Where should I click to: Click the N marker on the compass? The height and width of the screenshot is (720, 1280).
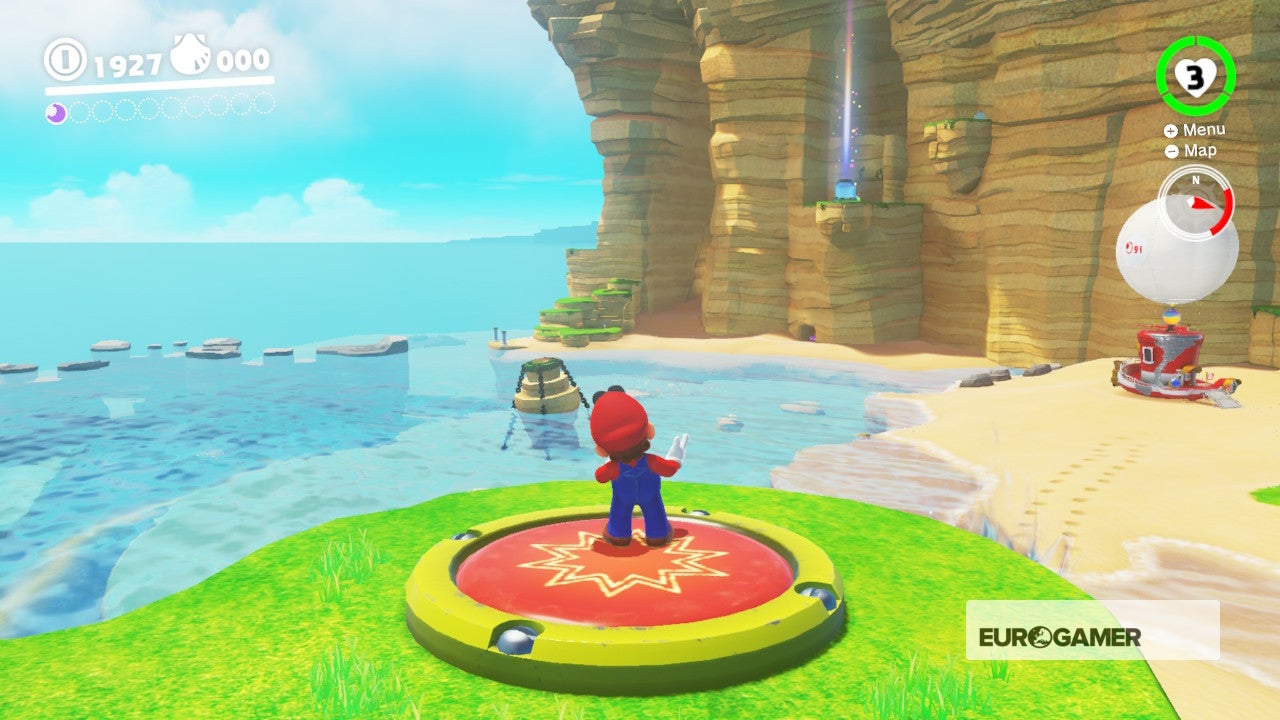point(1195,180)
